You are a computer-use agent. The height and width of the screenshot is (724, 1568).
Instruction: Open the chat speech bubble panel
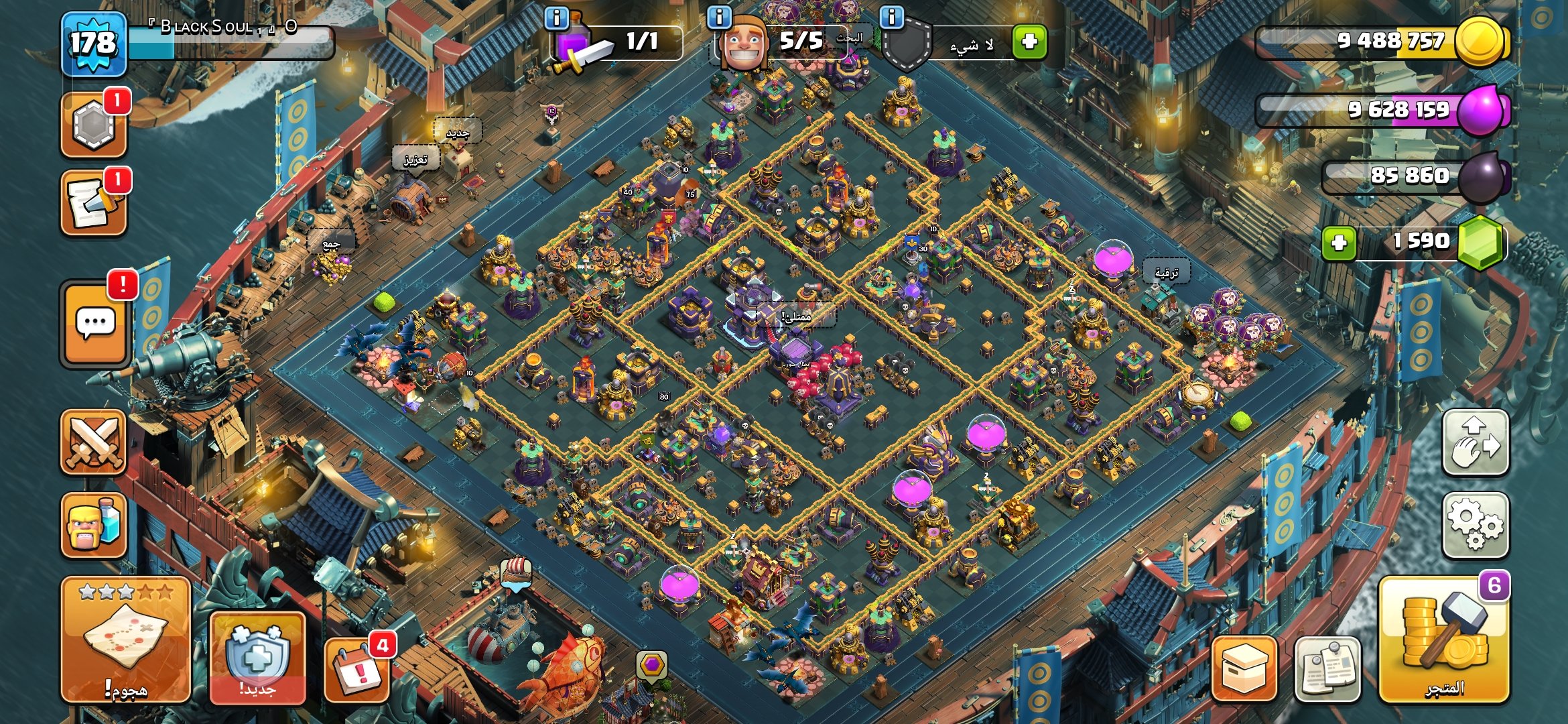pos(95,324)
